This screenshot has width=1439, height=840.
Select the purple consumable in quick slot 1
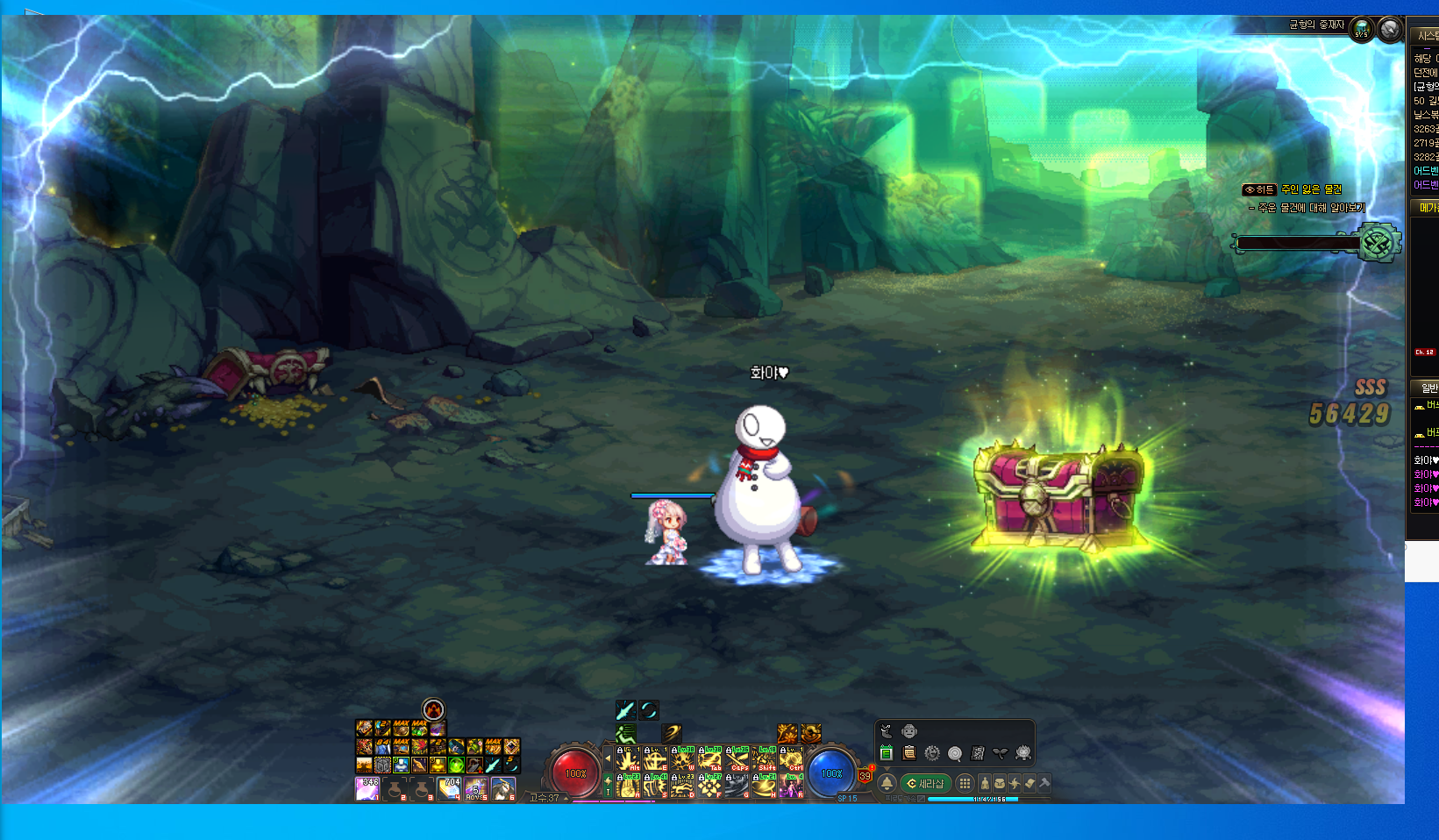(367, 789)
